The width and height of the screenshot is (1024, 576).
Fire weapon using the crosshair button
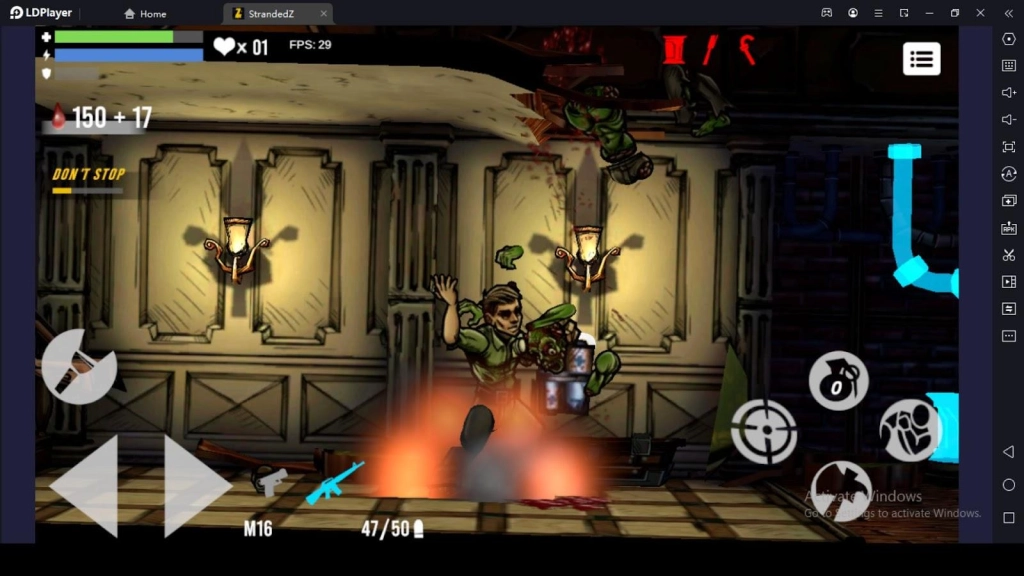764,431
